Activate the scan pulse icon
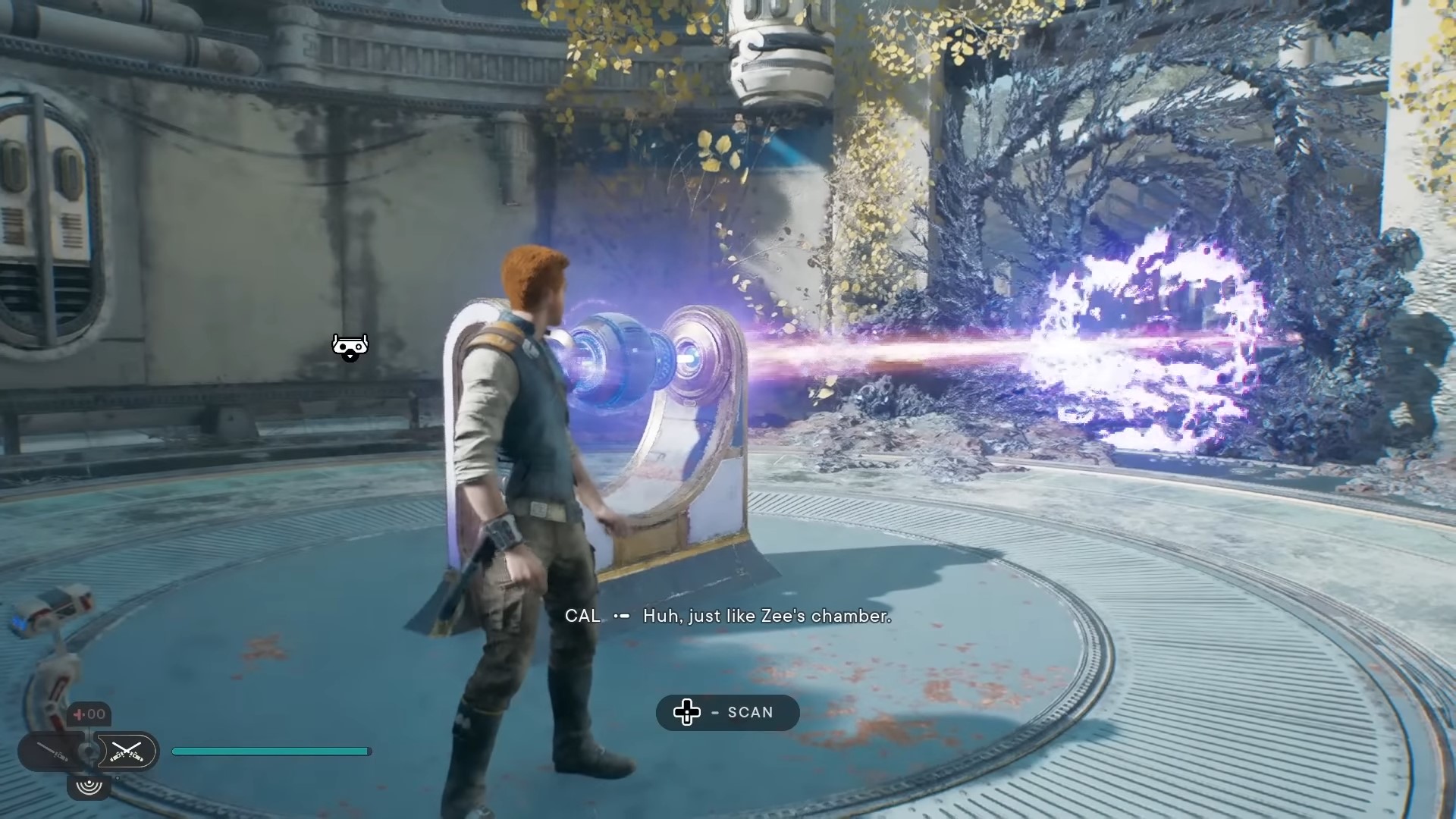This screenshot has width=1456, height=819. [x=89, y=785]
